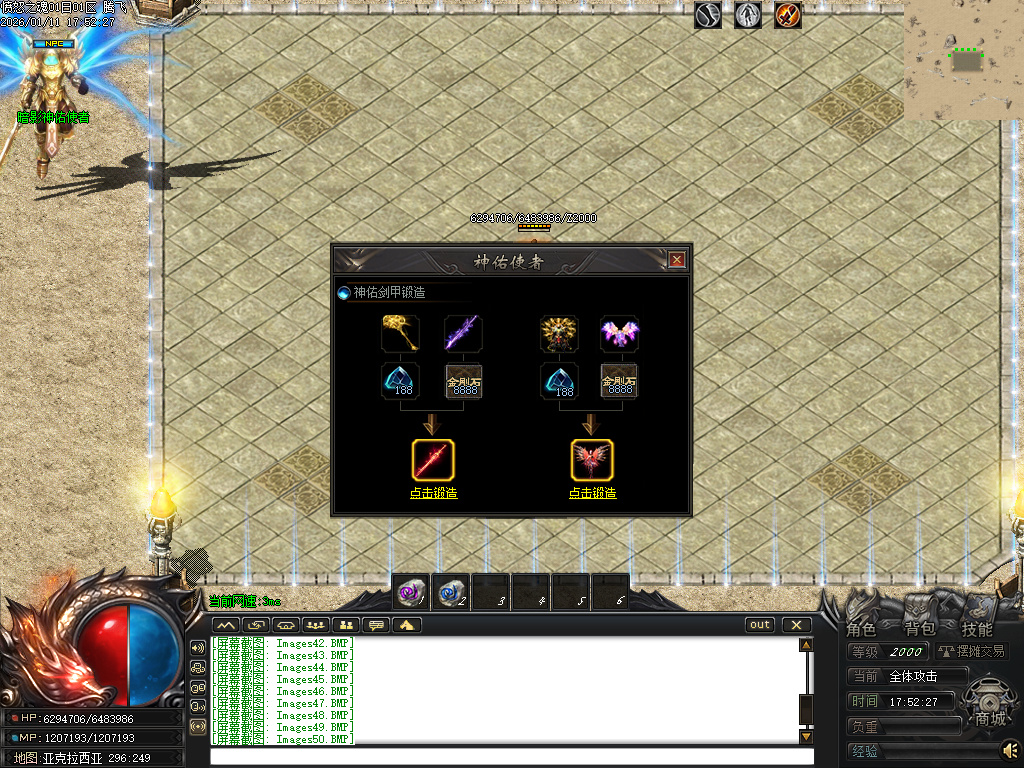The height and width of the screenshot is (768, 1024).
Task: Inspect the golden armor material slot
Action: tap(559, 333)
